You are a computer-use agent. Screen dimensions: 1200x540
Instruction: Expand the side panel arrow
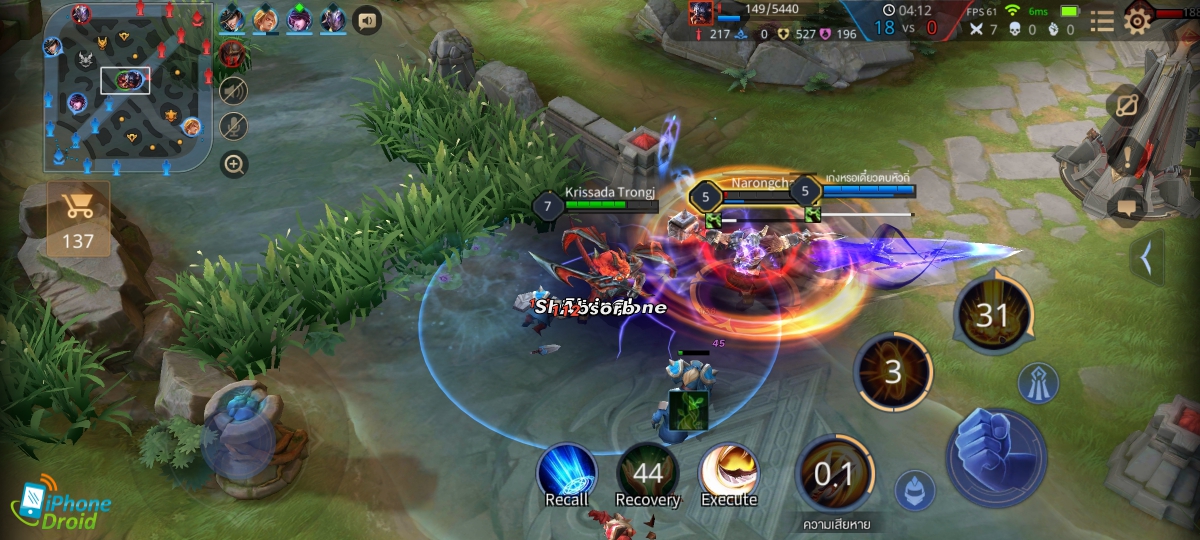1146,258
